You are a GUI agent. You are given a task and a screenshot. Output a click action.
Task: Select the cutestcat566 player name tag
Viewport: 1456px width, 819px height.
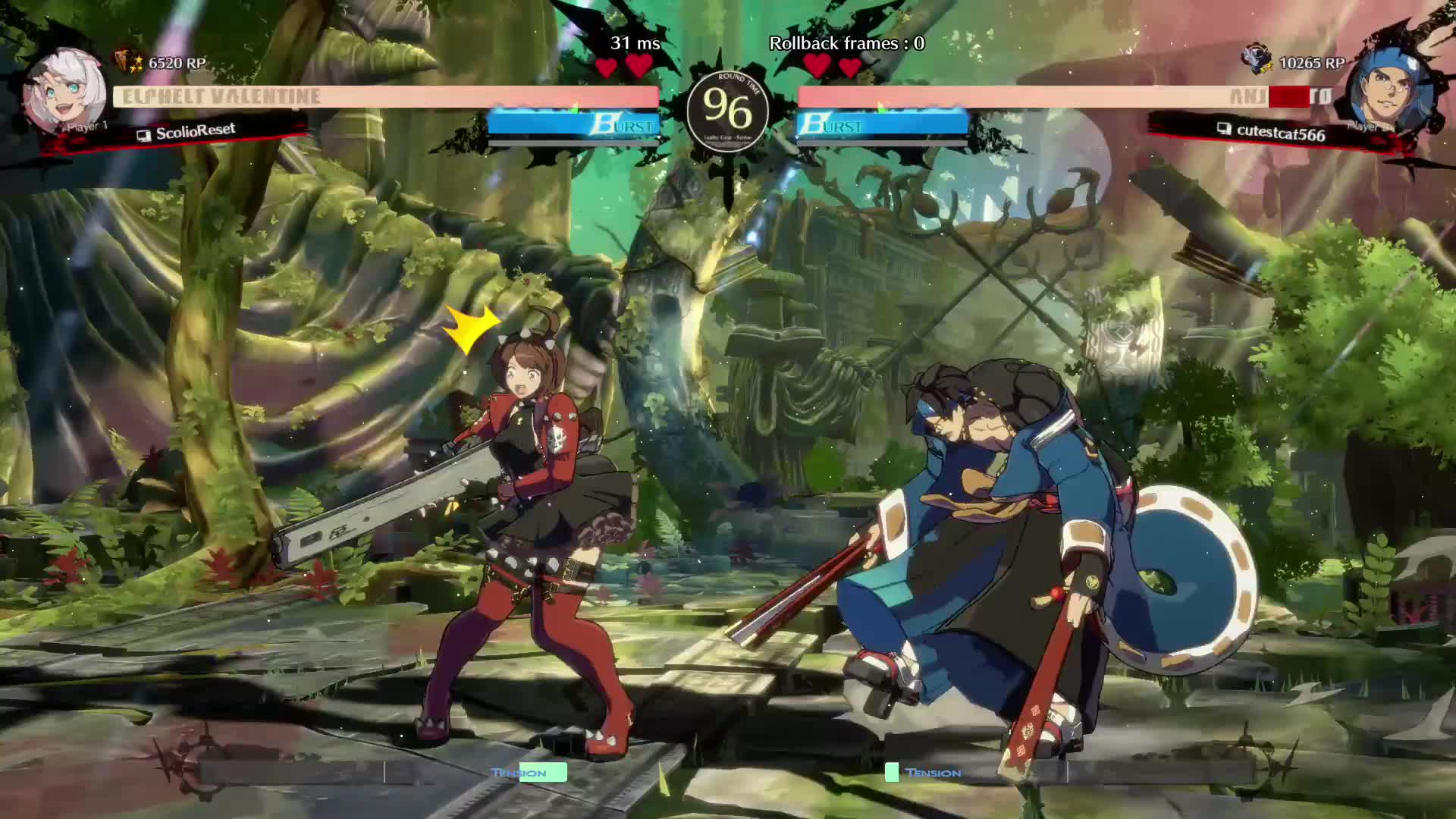1280,133
